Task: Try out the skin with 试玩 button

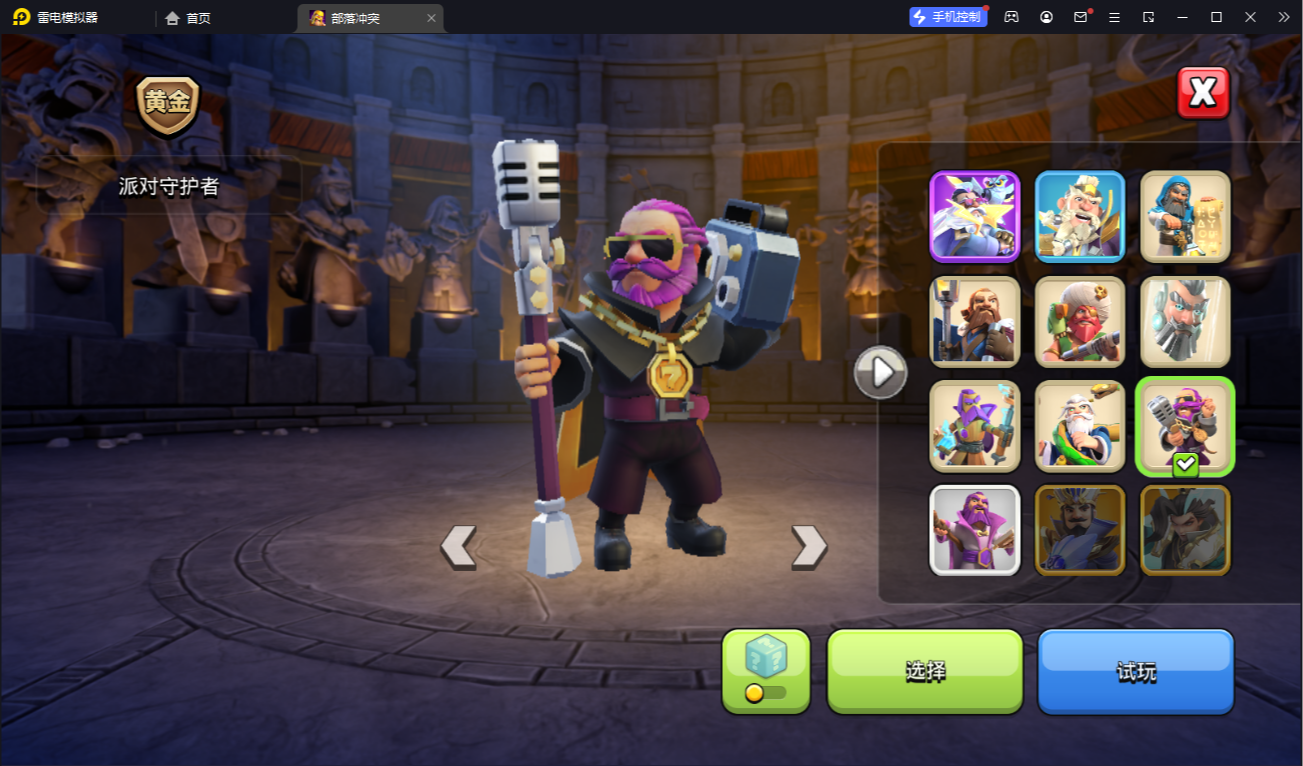Action: [x=1136, y=671]
